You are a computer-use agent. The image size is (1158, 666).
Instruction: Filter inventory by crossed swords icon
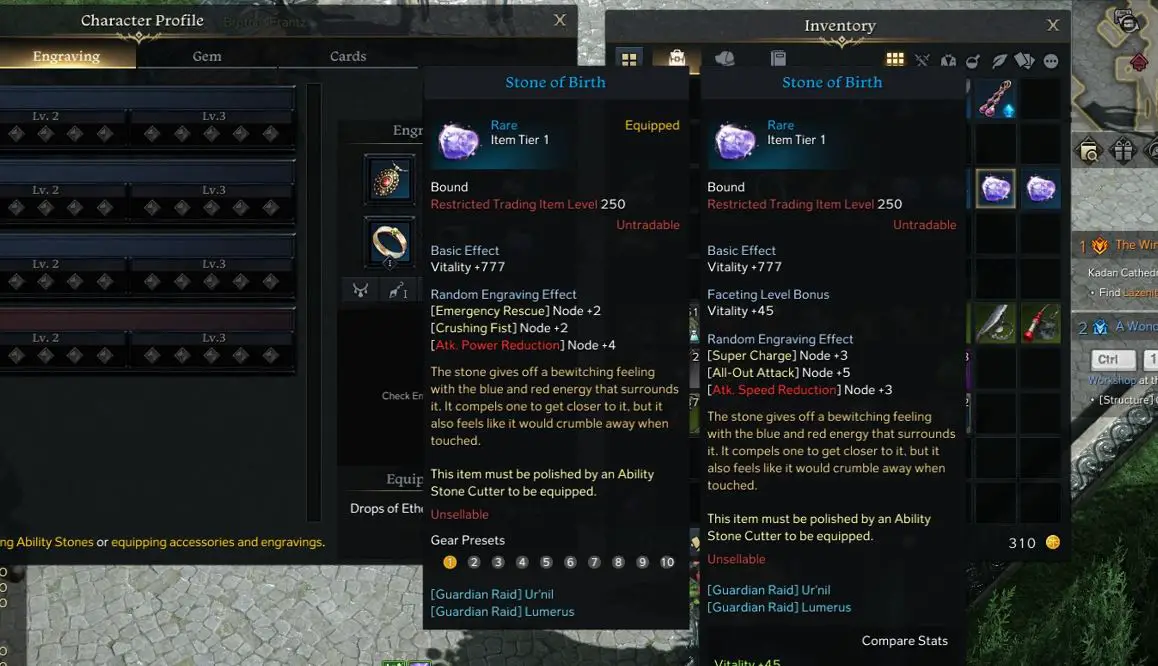tap(922, 61)
